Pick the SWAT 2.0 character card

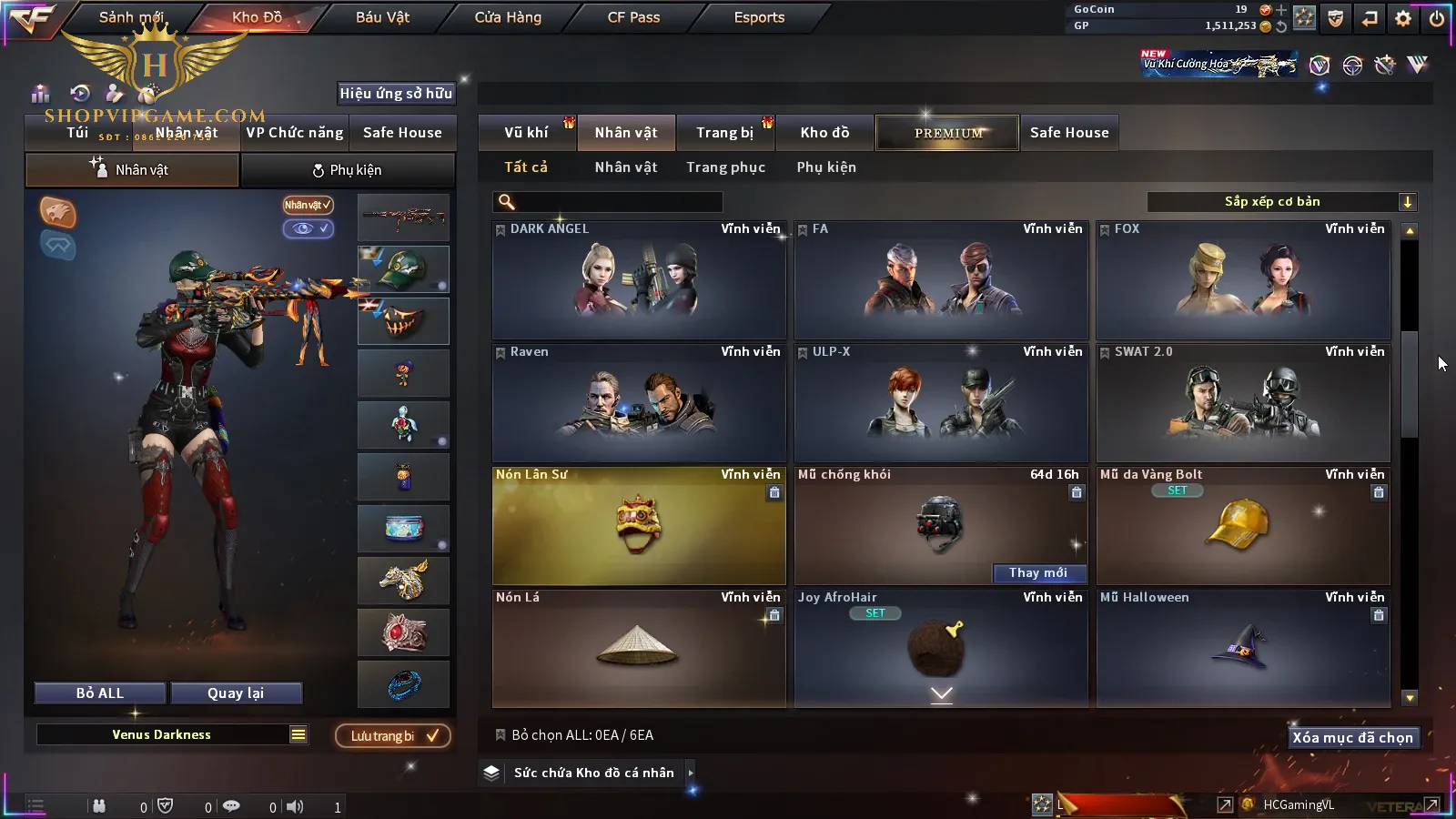1243,403
